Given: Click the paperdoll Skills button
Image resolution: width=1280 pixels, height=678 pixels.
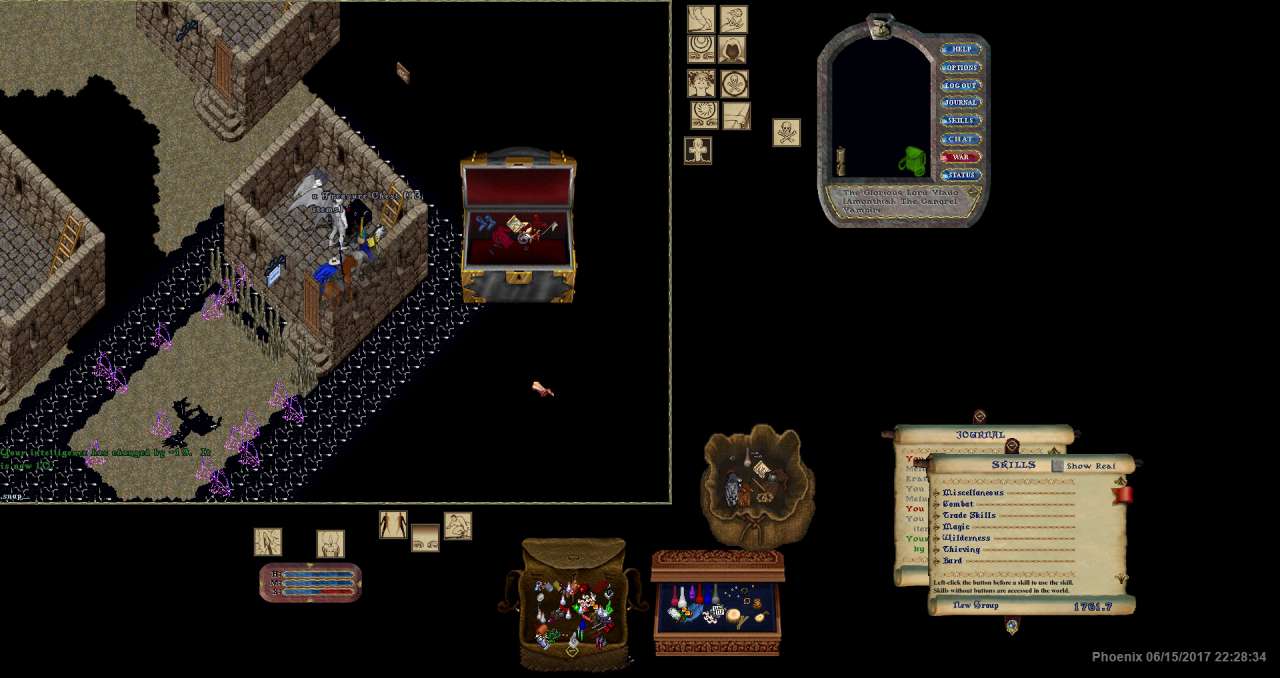Looking at the screenshot, I should coord(961,120).
